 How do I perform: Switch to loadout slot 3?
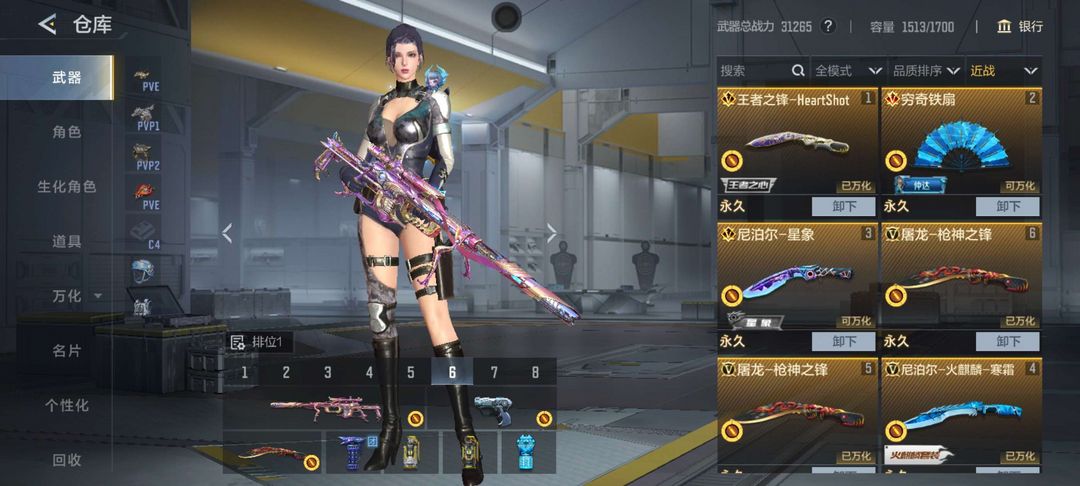(x=327, y=373)
